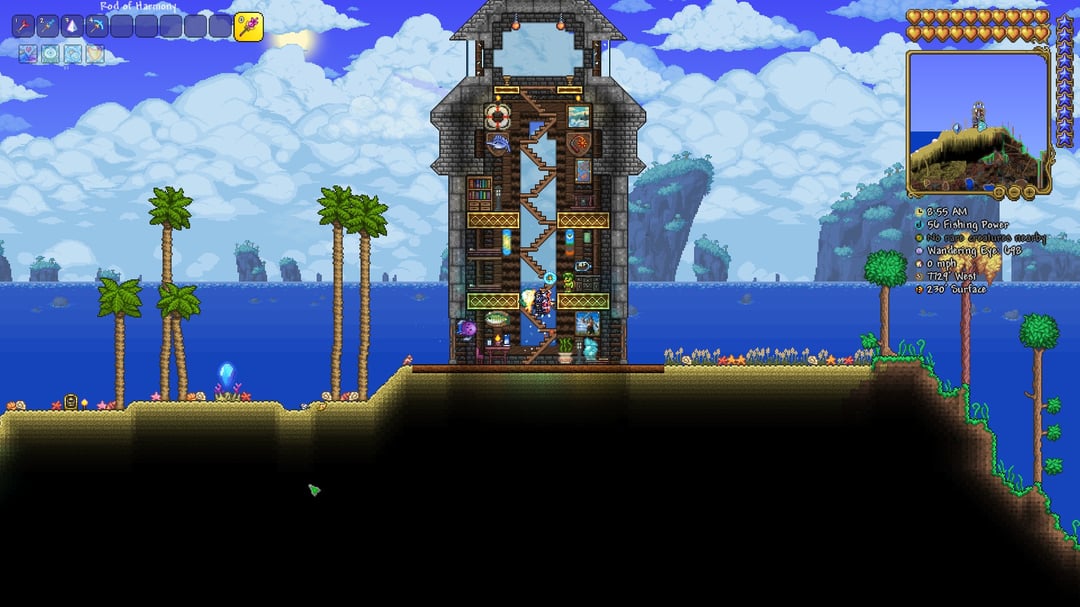Select the red weapon in hotbar slot 1

click(24, 27)
